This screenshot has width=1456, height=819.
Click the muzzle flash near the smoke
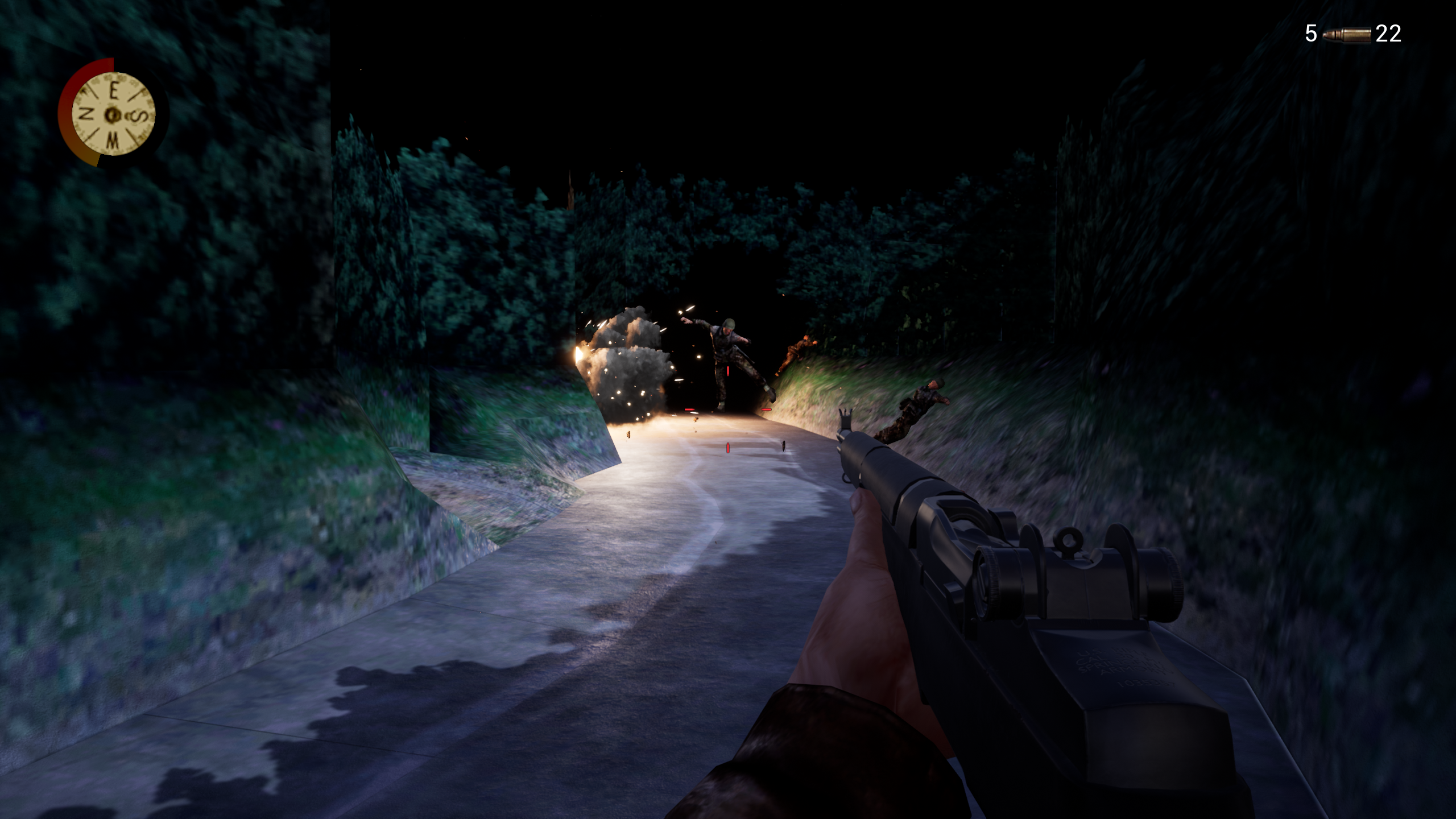[x=578, y=353]
